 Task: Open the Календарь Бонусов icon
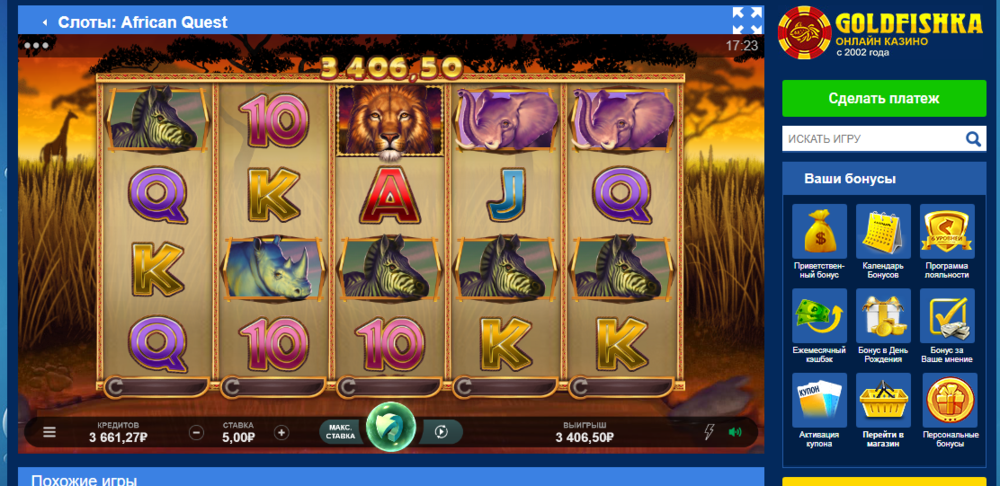tap(883, 232)
